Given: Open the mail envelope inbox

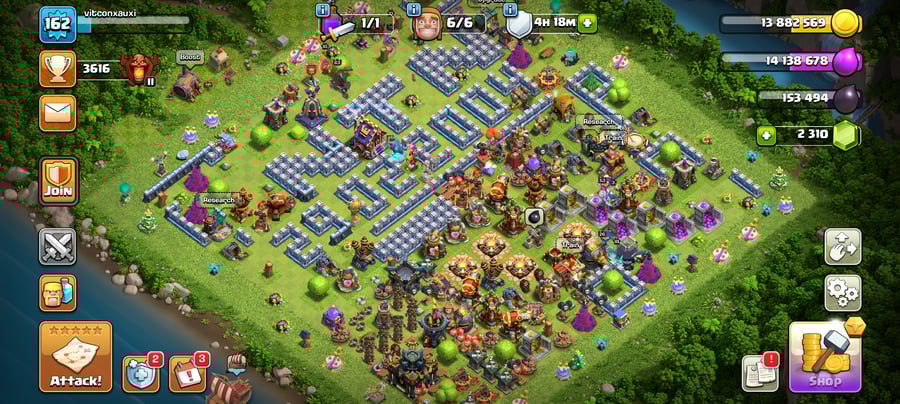Looking at the screenshot, I should tap(58, 112).
